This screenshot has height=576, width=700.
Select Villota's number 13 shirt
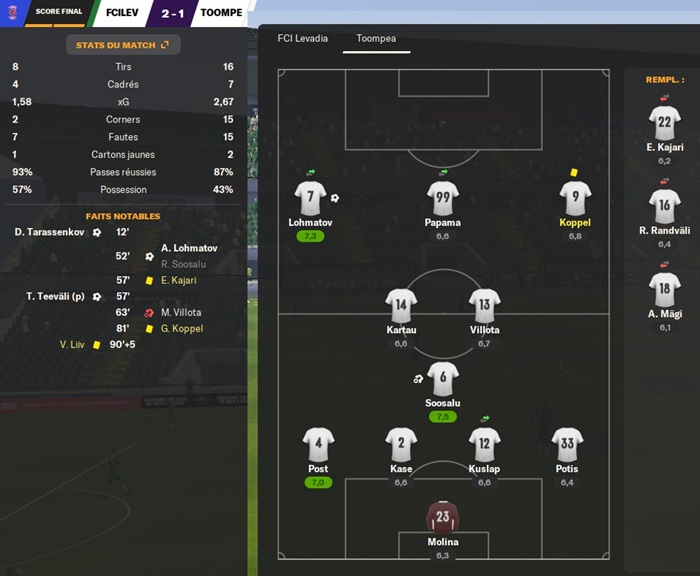484,305
